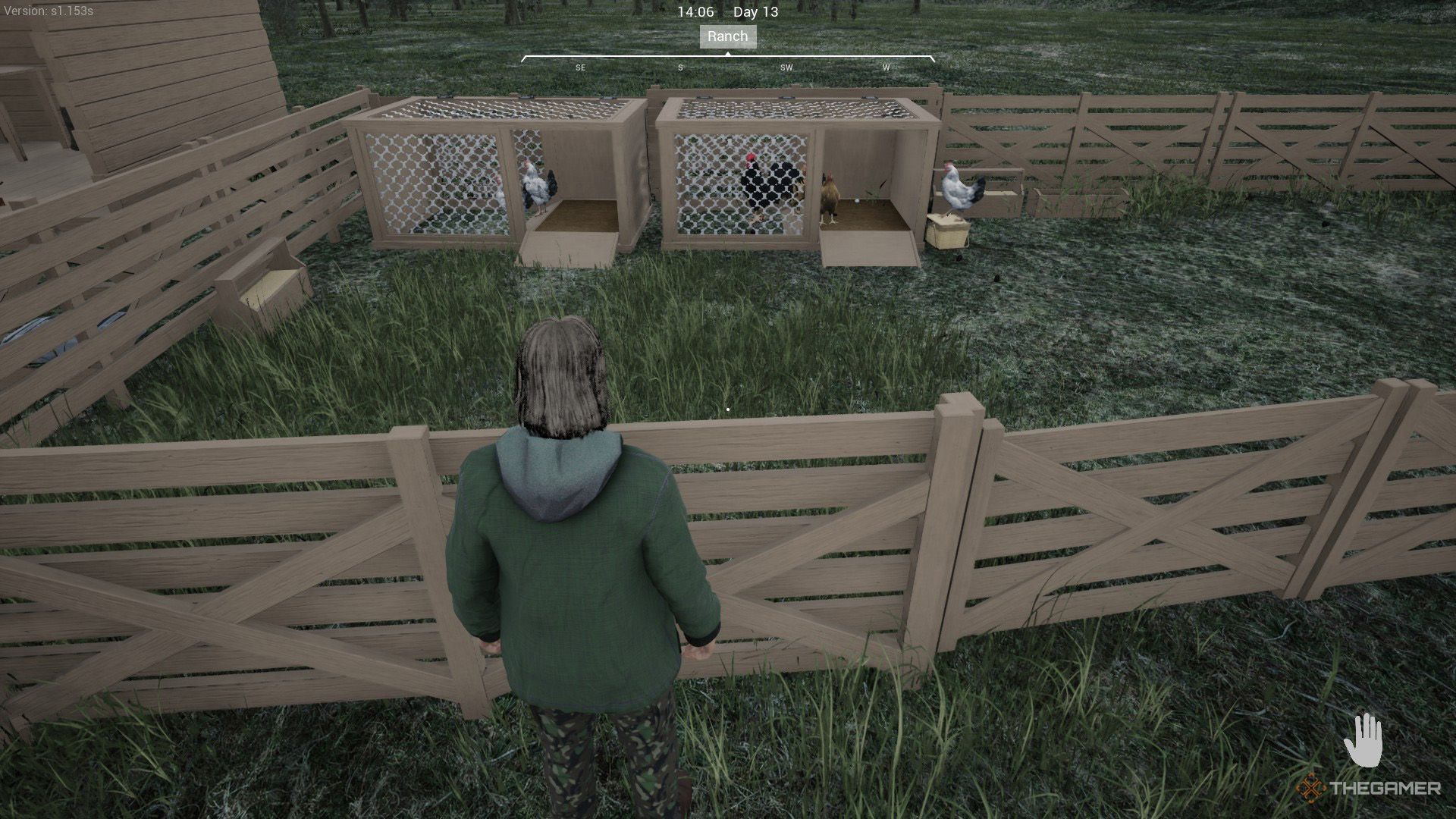
Task: Click the Ranch banner at top center
Action: point(727,36)
